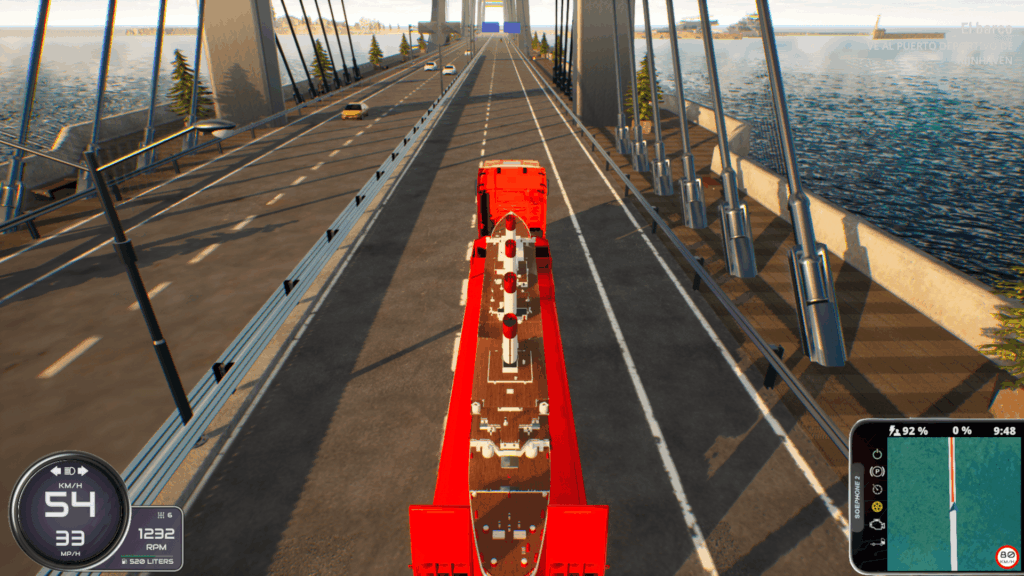
Task: Click the trailer coupling icon
Action: click(x=878, y=543)
